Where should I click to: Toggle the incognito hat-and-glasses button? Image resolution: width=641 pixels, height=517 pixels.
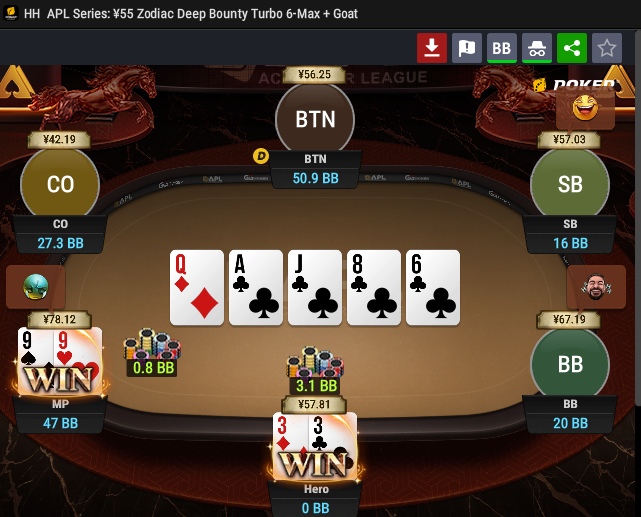tap(537, 47)
